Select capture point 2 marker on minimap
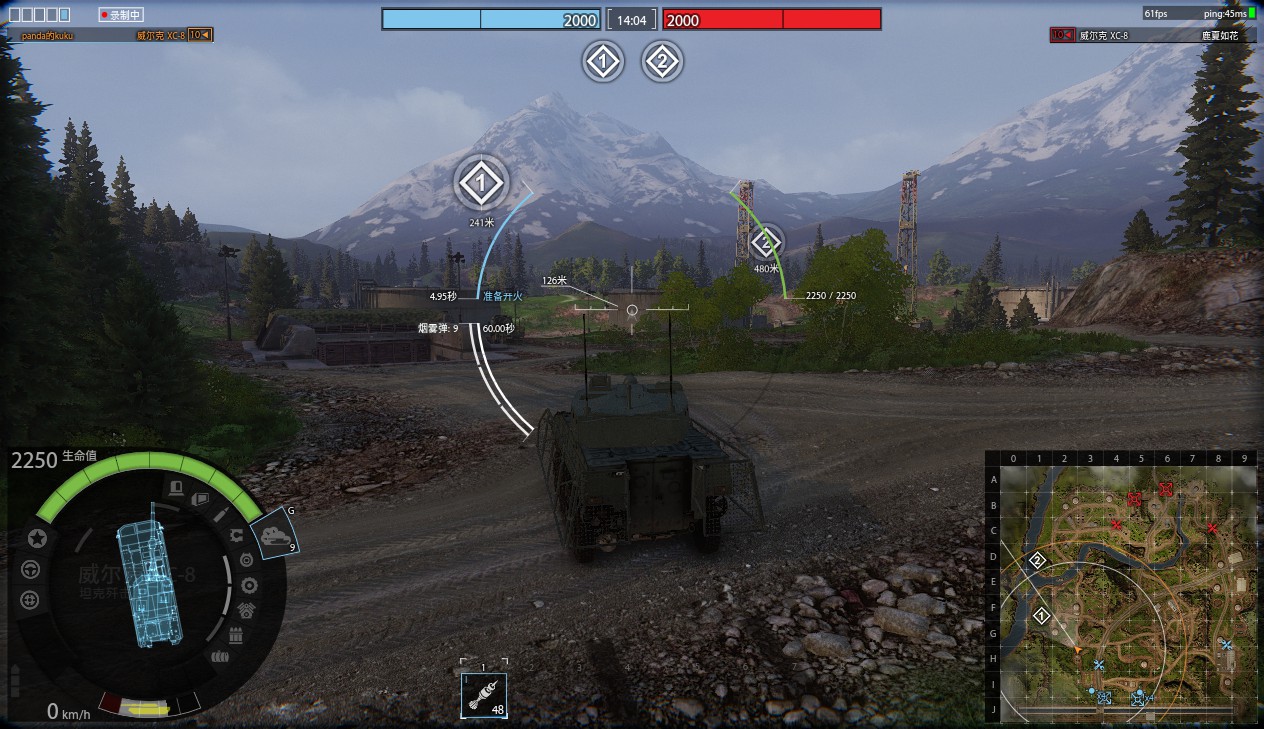 click(x=1037, y=560)
